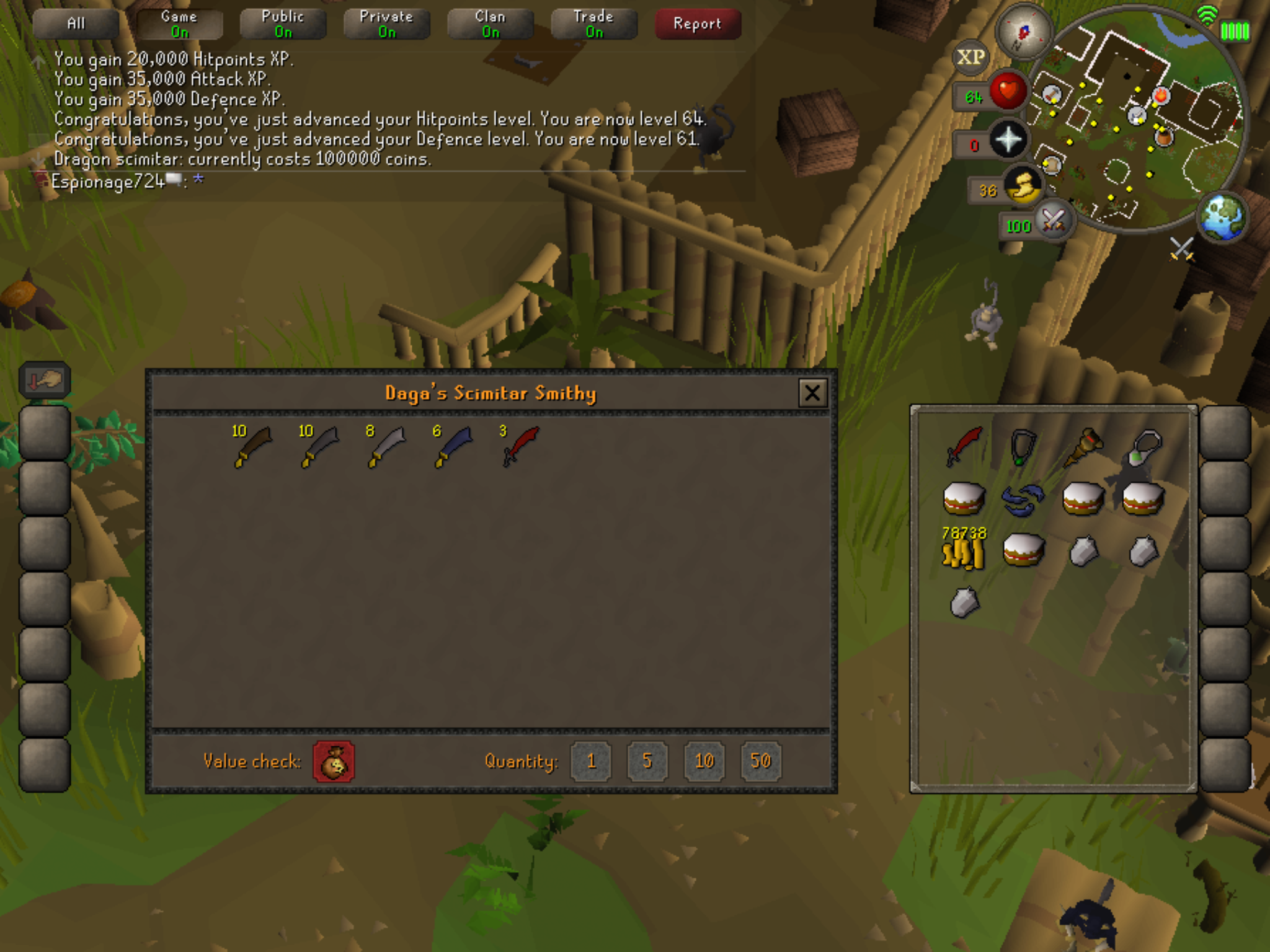Activate the special attack orb
Screen dimensions: 1270x952
(x=1053, y=220)
